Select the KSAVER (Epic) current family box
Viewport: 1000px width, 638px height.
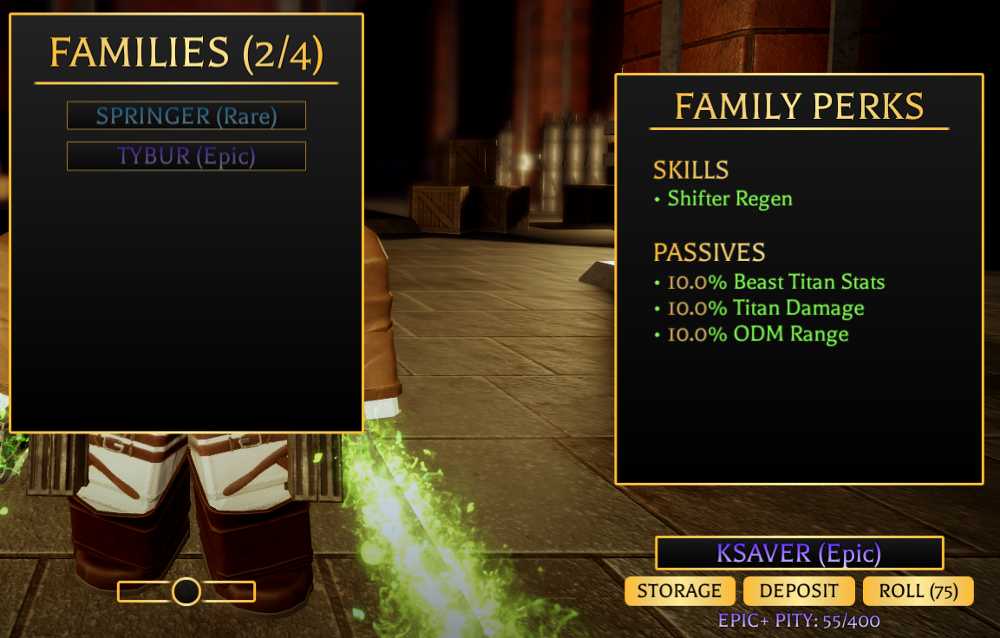[x=799, y=553]
